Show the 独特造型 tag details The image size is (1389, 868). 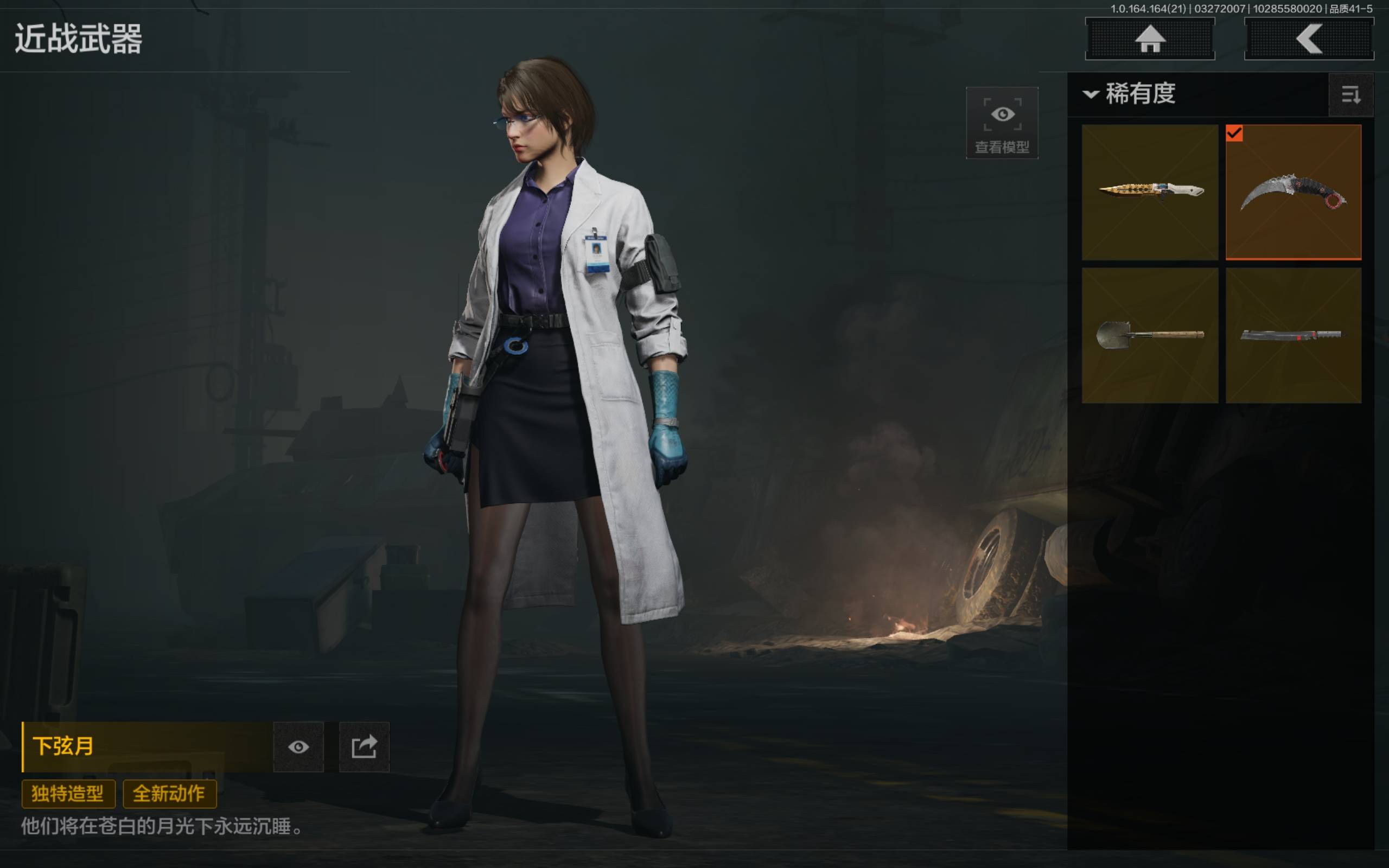point(68,793)
